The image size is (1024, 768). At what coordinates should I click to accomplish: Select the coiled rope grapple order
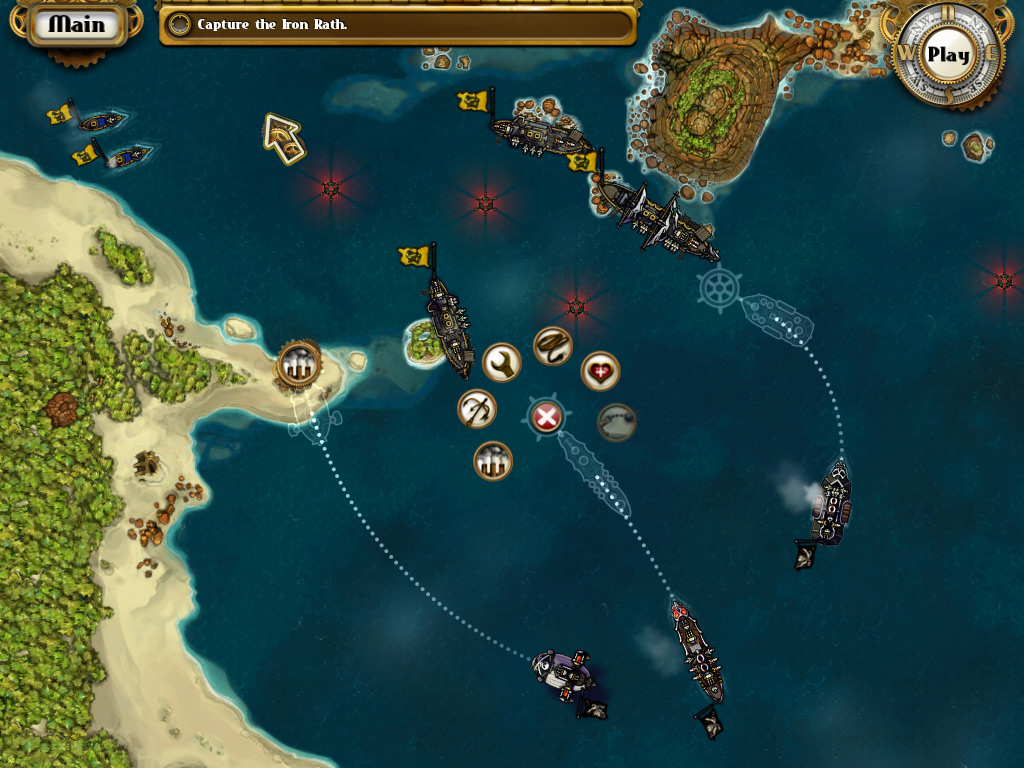[x=552, y=346]
